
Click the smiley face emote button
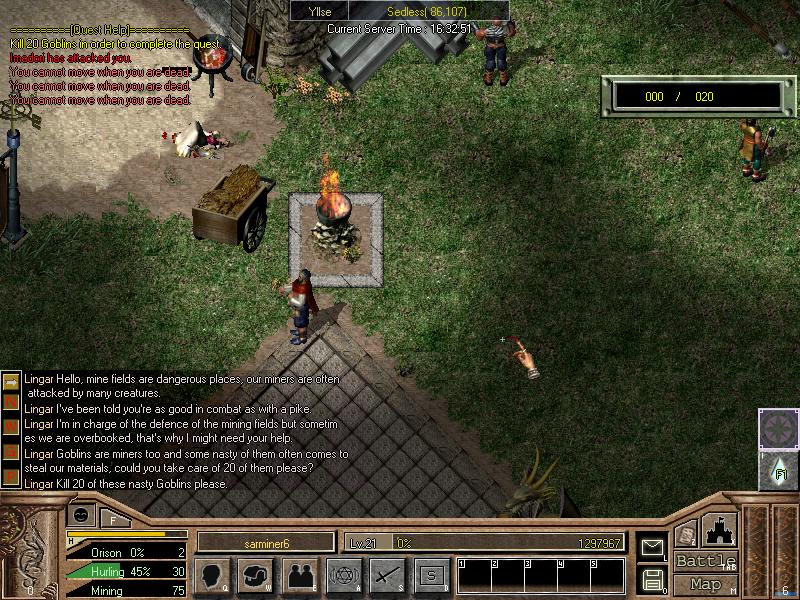tap(81, 515)
